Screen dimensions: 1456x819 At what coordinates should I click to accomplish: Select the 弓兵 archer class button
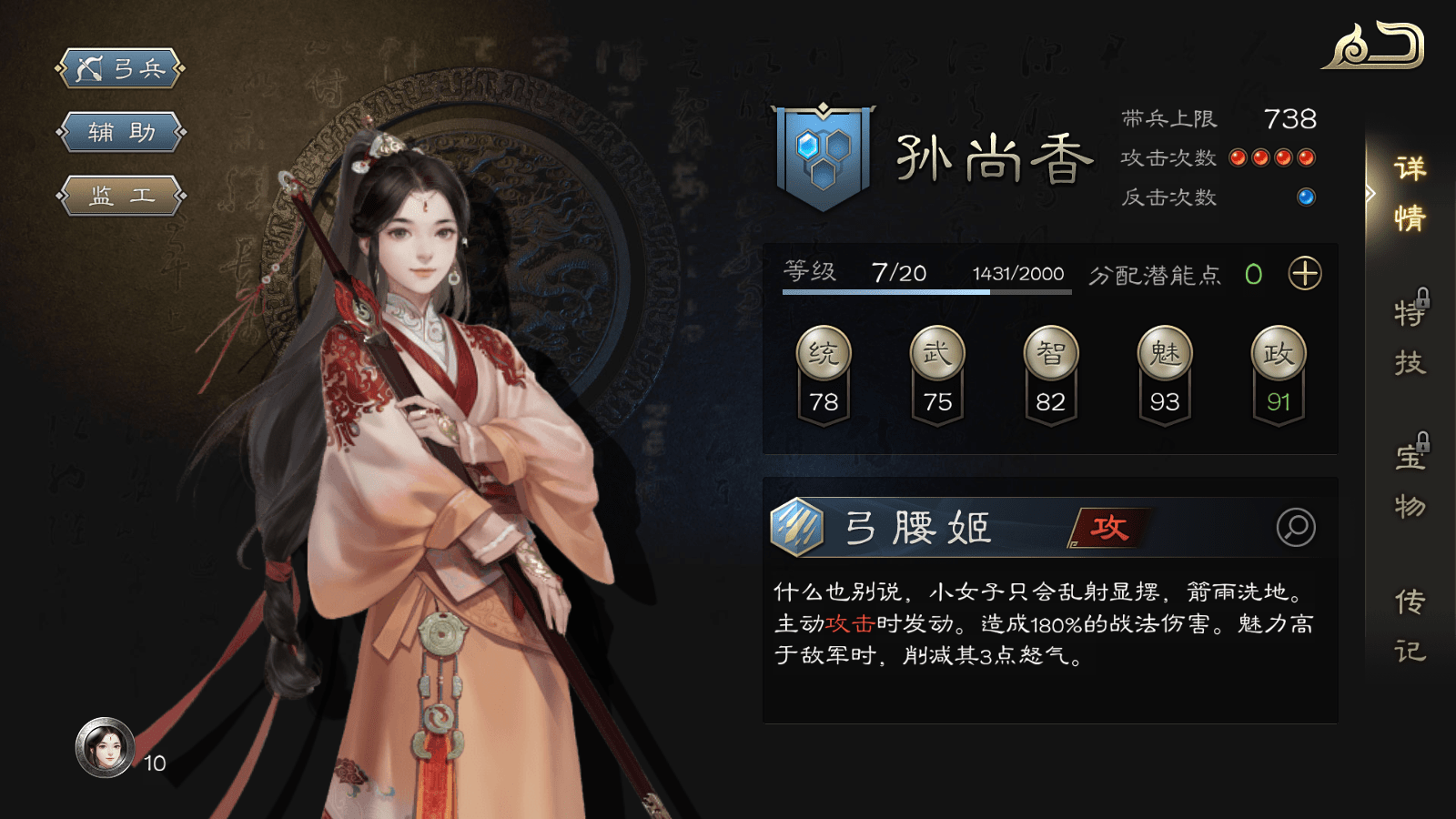121,68
